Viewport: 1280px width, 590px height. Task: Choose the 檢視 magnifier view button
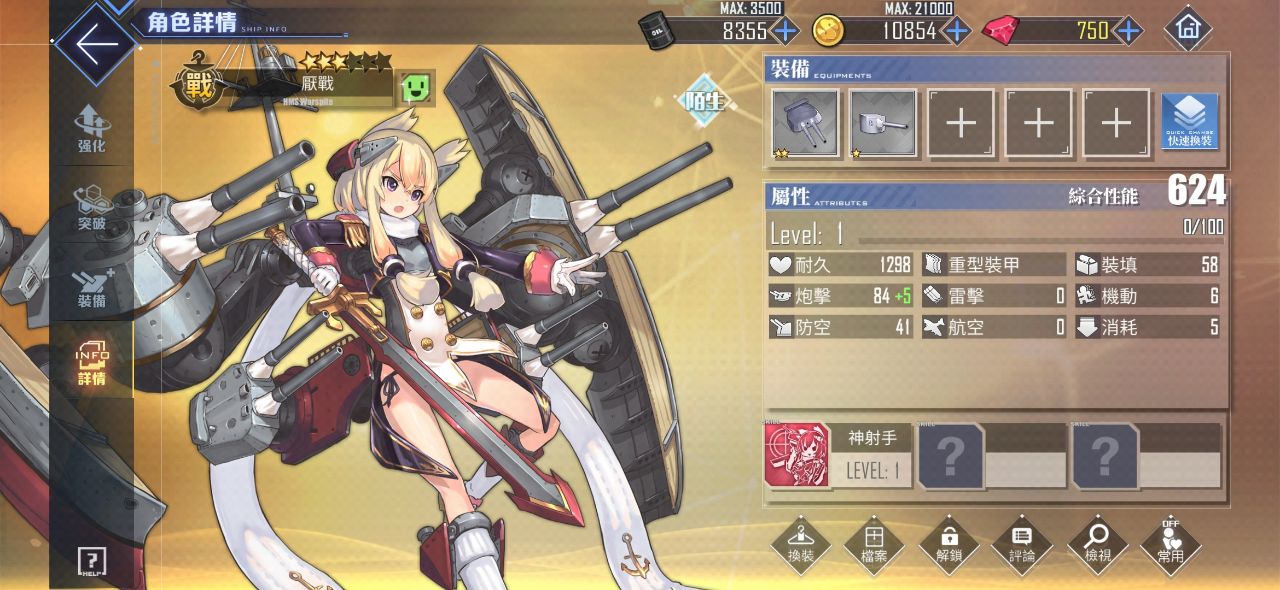pos(1097,545)
